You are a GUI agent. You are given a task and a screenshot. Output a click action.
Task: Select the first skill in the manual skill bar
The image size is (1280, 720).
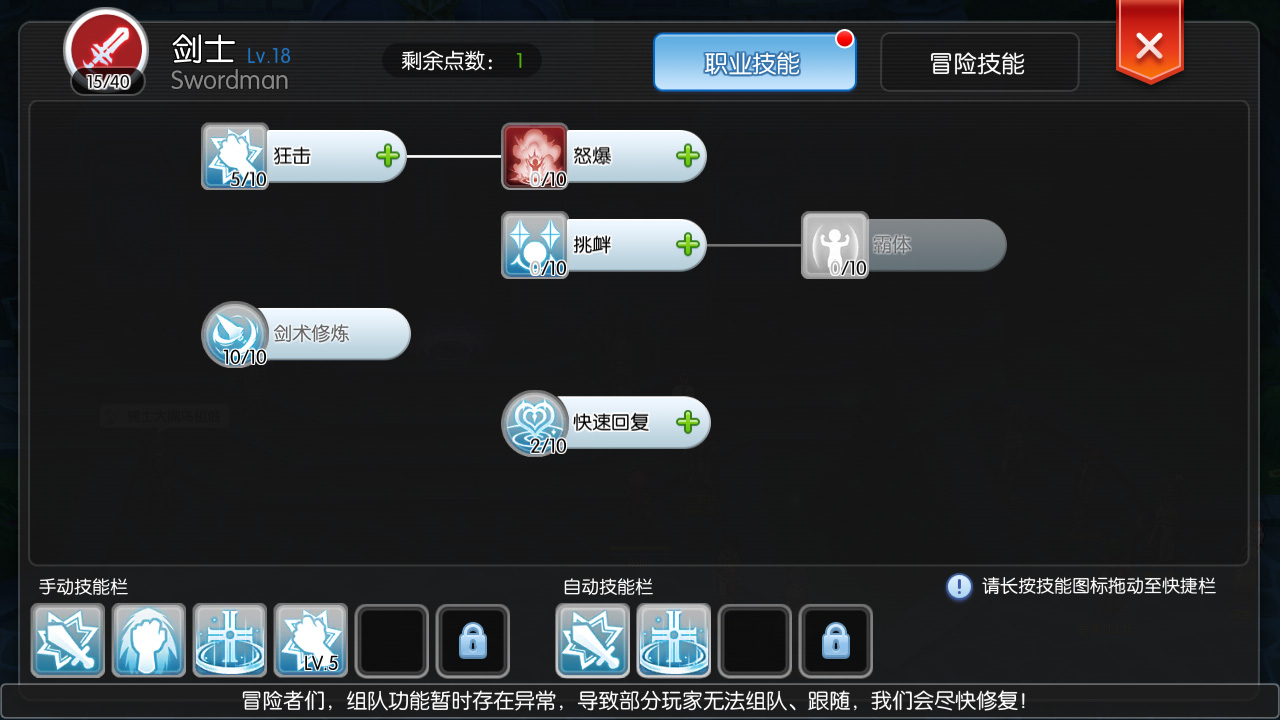[x=67, y=640]
